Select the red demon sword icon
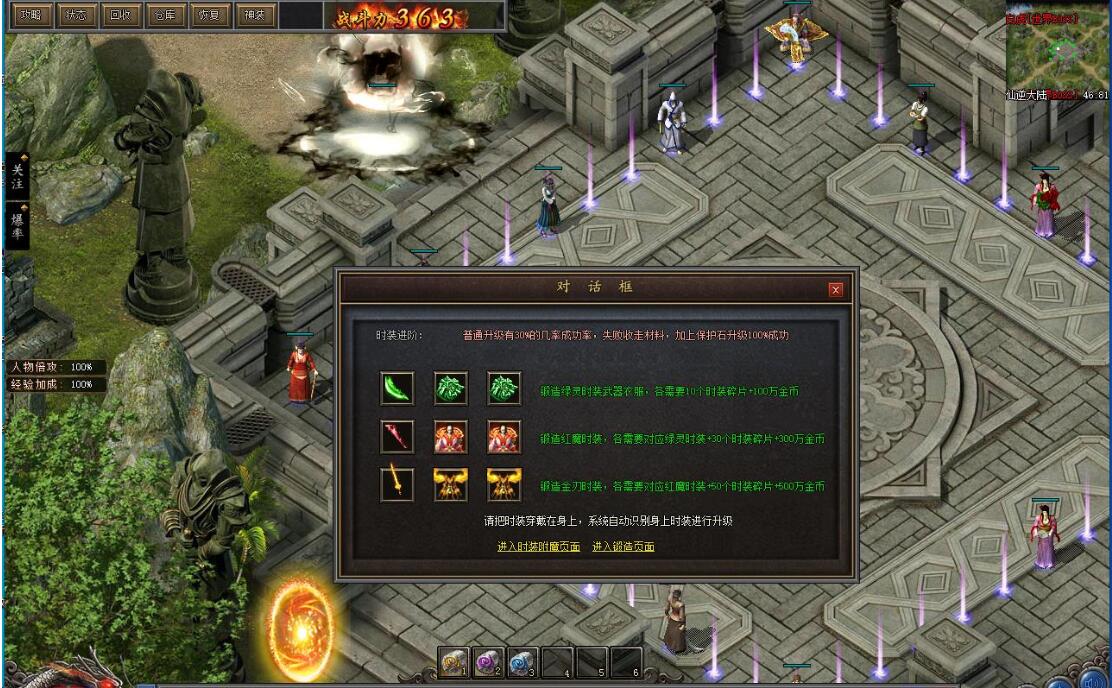The width and height of the screenshot is (1112, 688). (397, 437)
